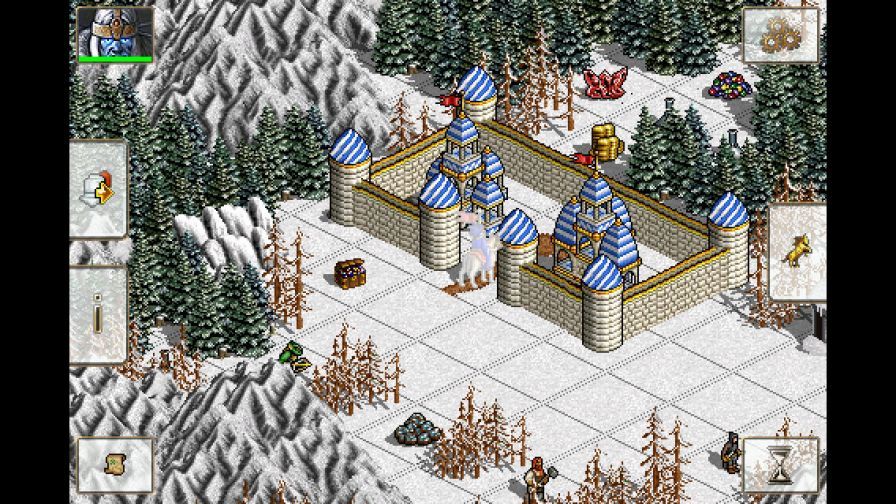Image resolution: width=896 pixels, height=504 pixels.
Task: Open the scroll map button
Action: click(114, 464)
